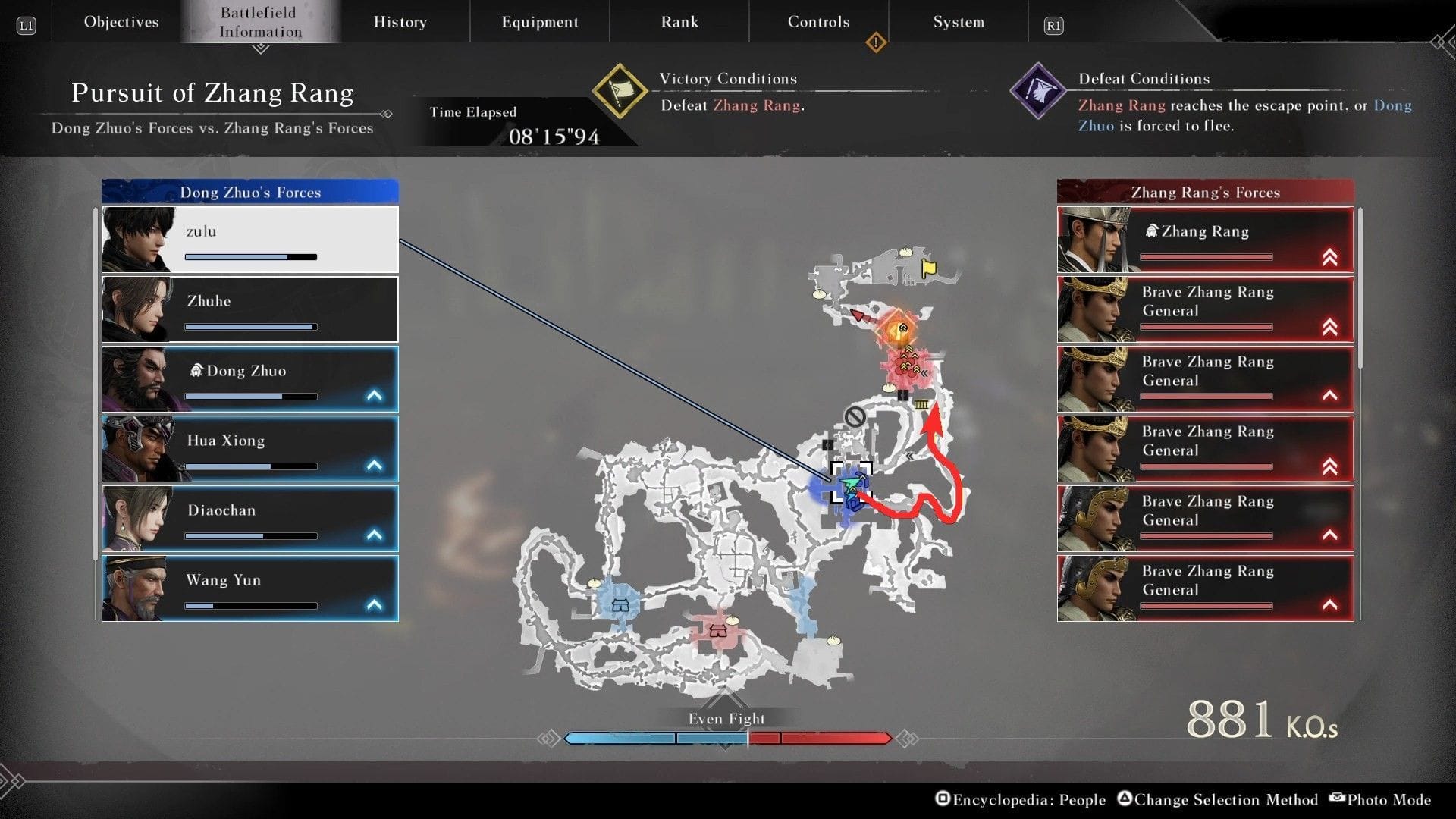This screenshot has width=1456, height=819.
Task: Select the Battlefield Information tab
Action: (x=260, y=22)
